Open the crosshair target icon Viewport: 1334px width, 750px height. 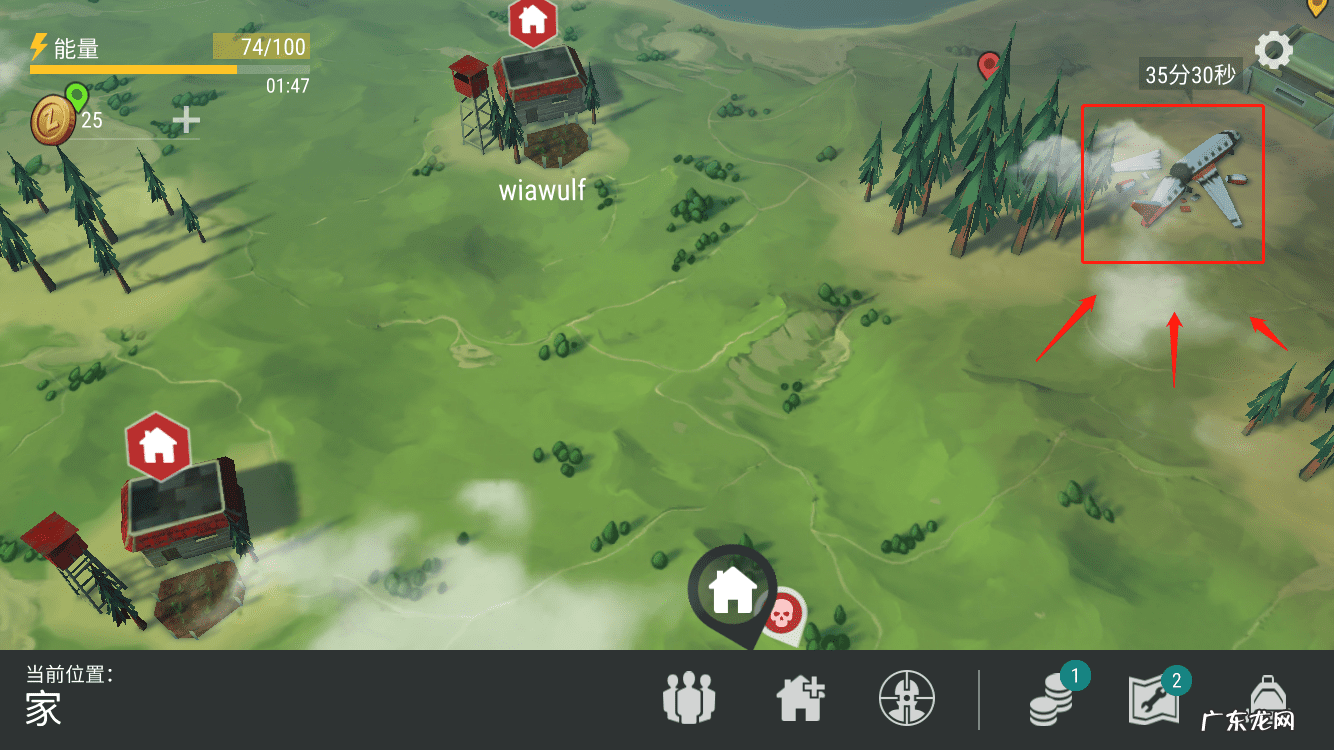tap(907, 697)
